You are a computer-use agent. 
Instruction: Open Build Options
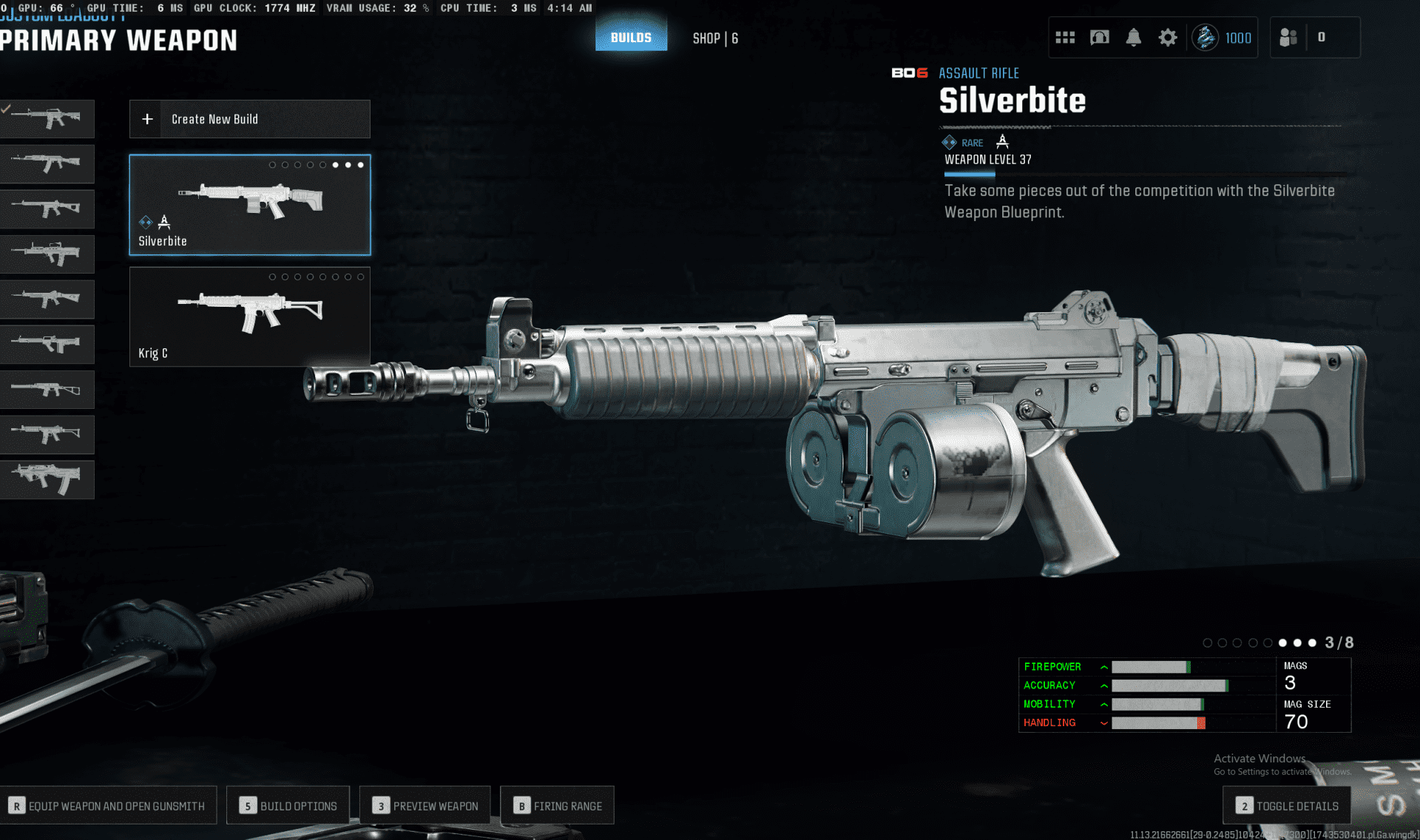click(288, 805)
